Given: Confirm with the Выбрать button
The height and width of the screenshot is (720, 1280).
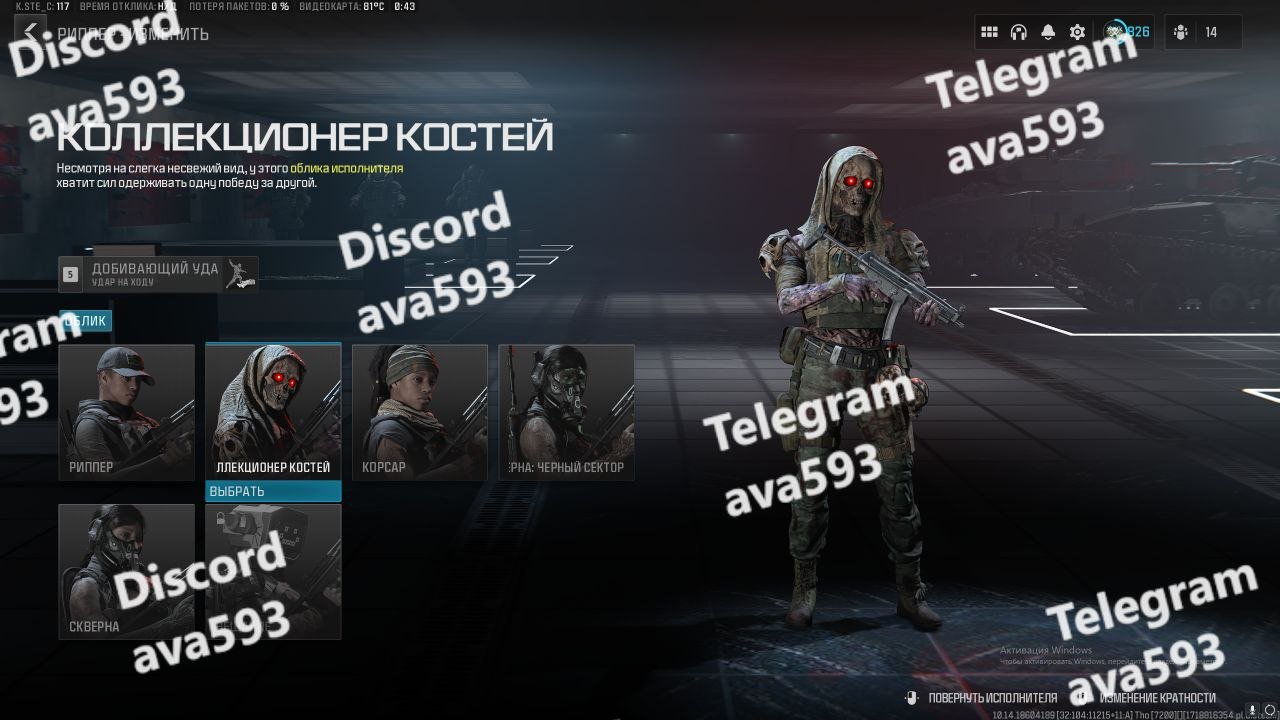Looking at the screenshot, I should (x=273, y=491).
